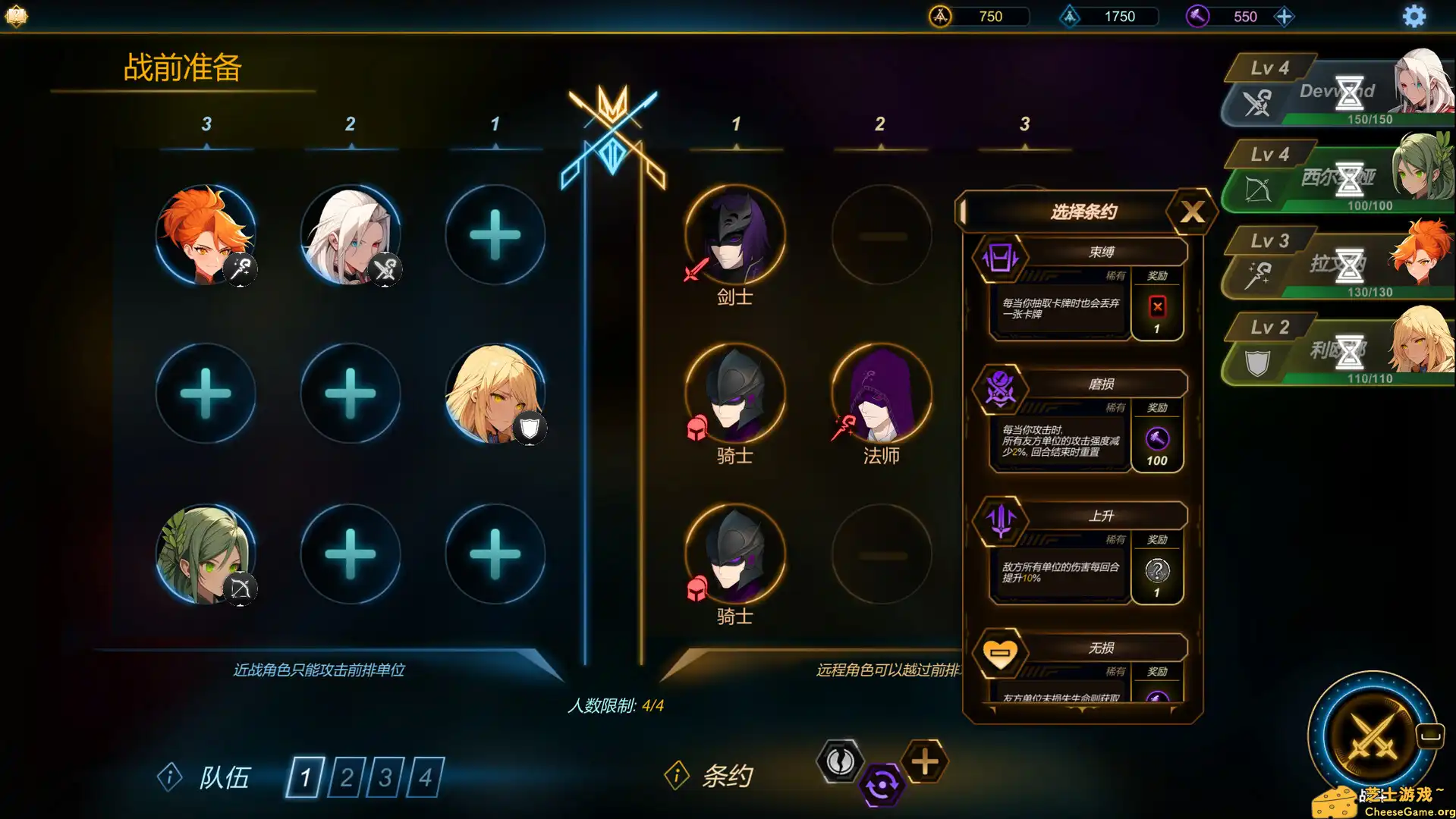Image resolution: width=1456 pixels, height=819 pixels.
Task: Click the gold plus hexagon to add a treaty
Action: [924, 762]
